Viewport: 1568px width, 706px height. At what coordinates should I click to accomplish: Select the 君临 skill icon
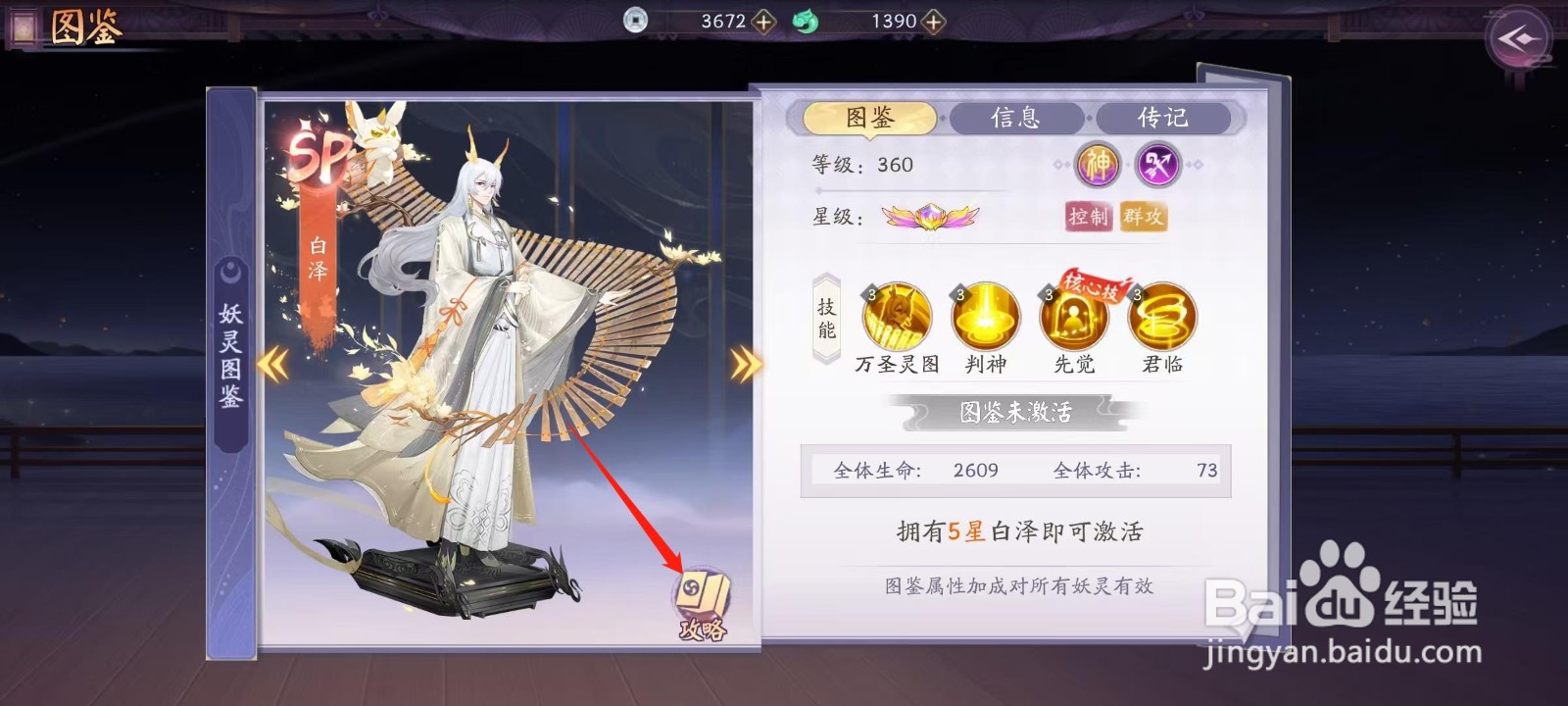coord(1160,318)
